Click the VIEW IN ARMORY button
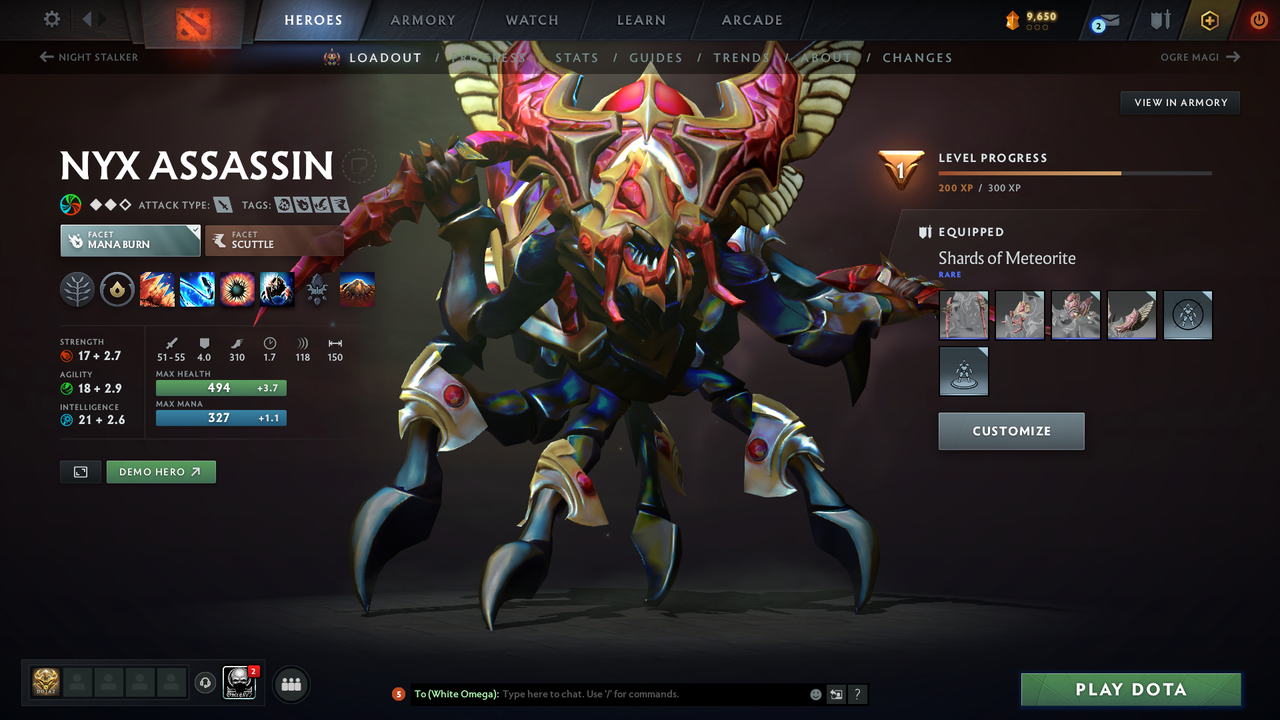 tap(1179, 102)
